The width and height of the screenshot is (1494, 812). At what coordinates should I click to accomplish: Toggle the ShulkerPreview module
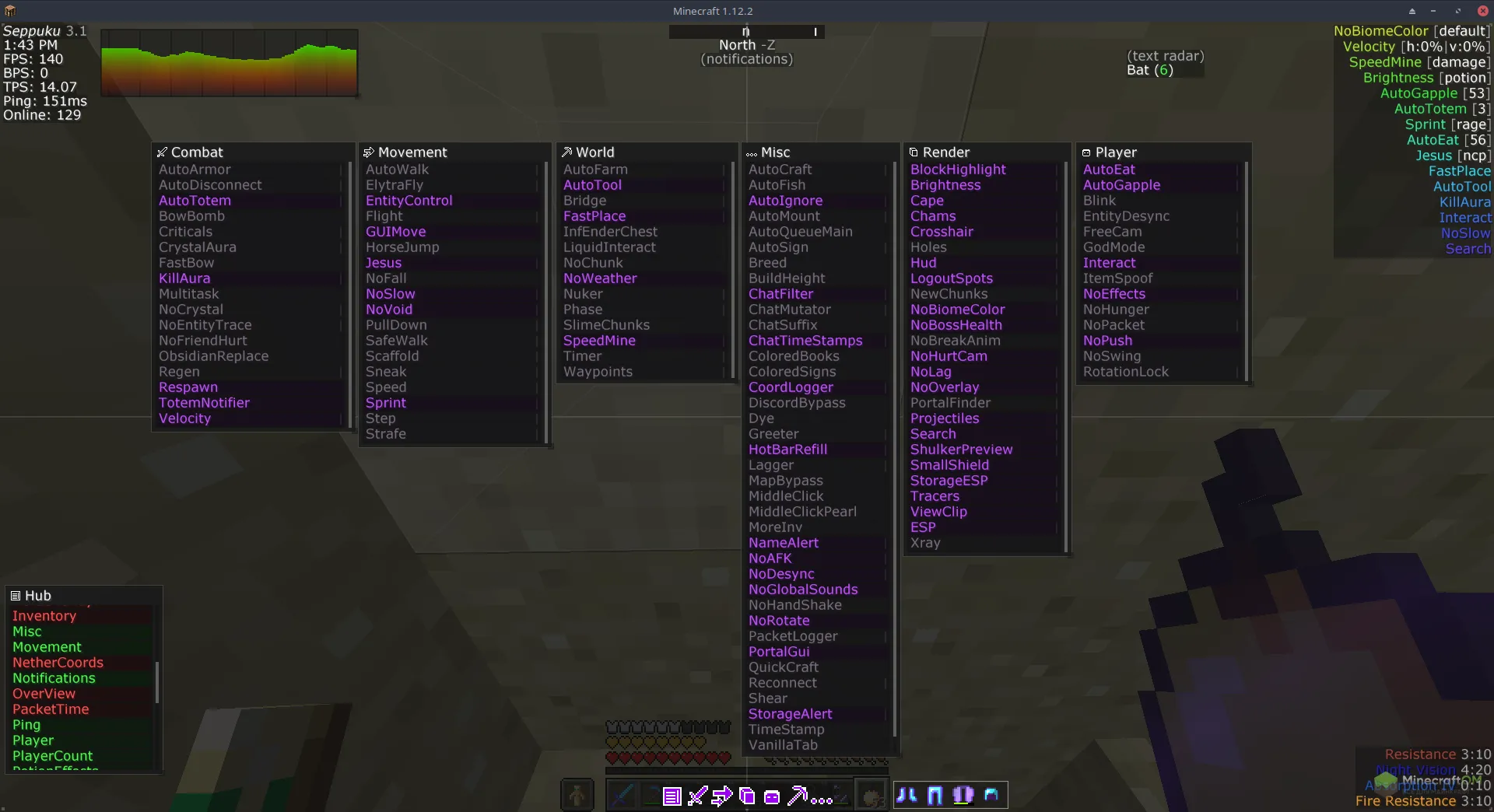click(961, 450)
